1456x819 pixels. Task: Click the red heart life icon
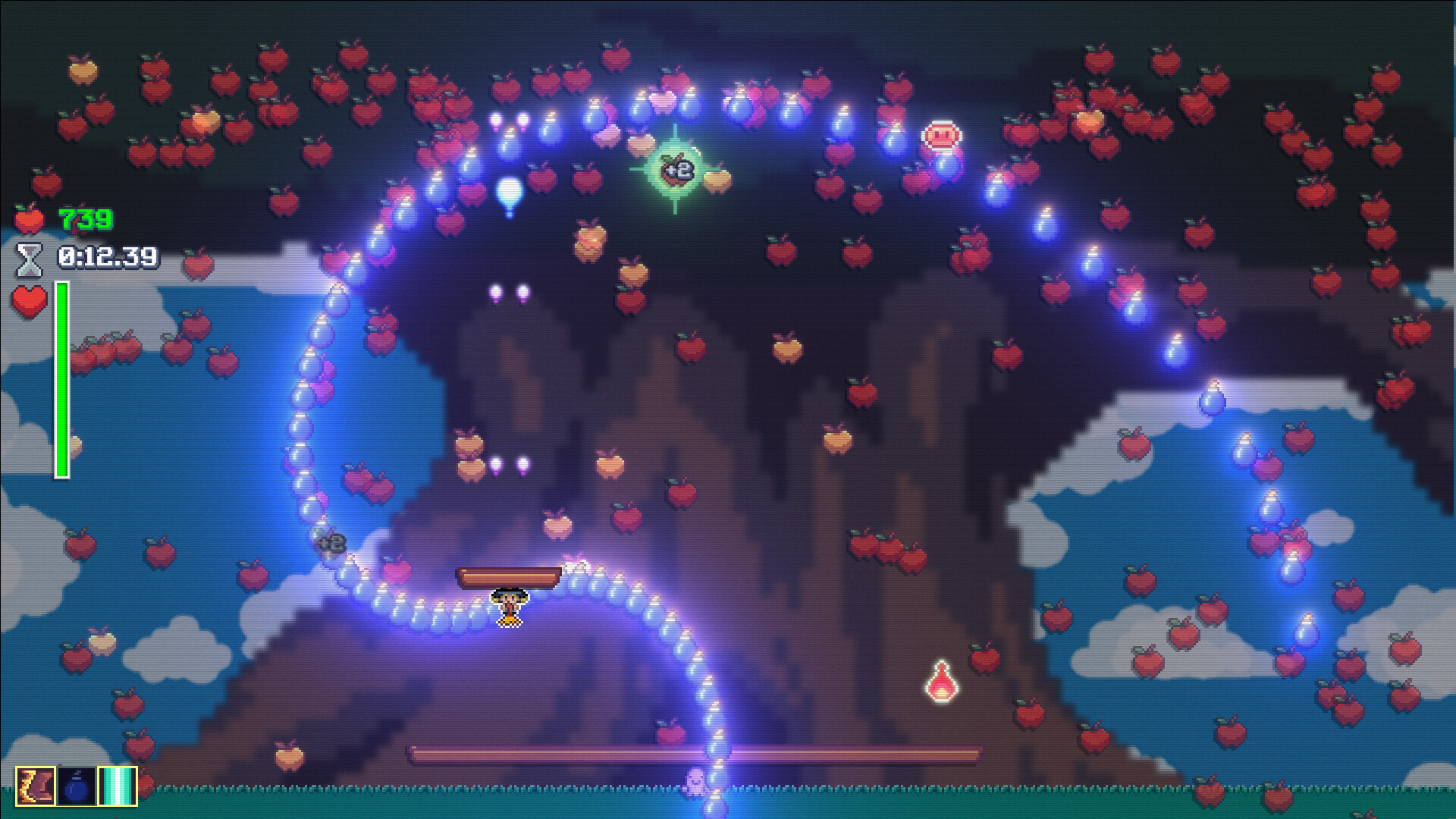tap(29, 301)
